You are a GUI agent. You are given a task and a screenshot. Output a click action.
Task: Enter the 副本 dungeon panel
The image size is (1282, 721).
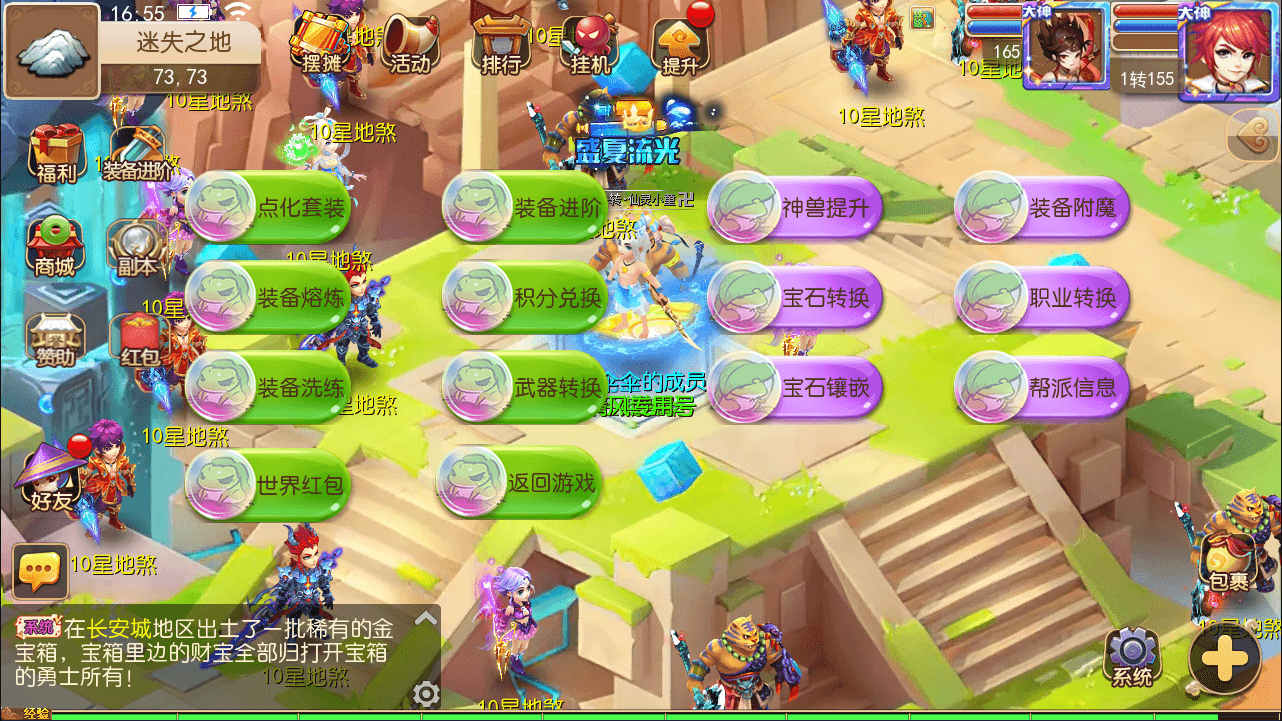pos(135,245)
